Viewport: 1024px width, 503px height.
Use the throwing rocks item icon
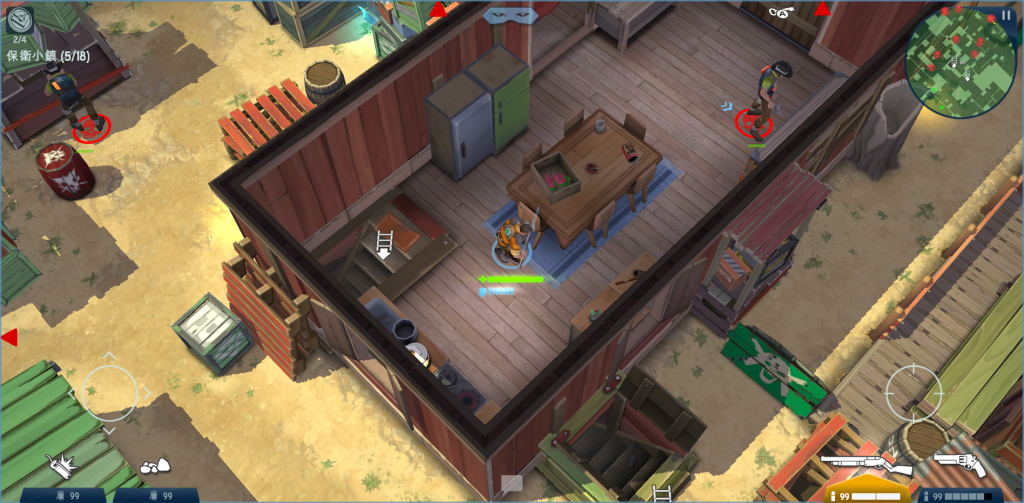[152, 465]
